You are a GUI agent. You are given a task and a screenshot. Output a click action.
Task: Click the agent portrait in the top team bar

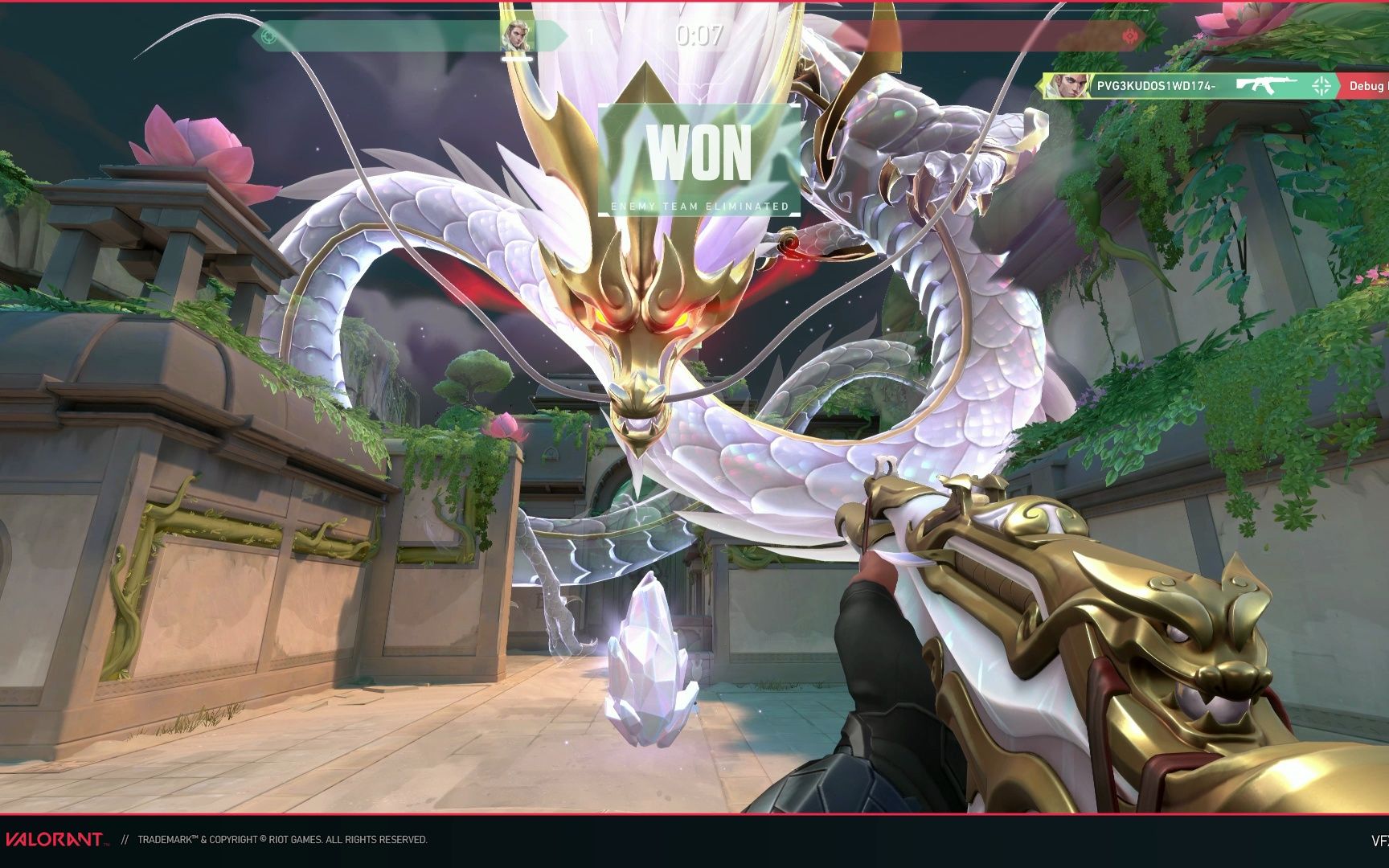pyautogui.click(x=516, y=36)
